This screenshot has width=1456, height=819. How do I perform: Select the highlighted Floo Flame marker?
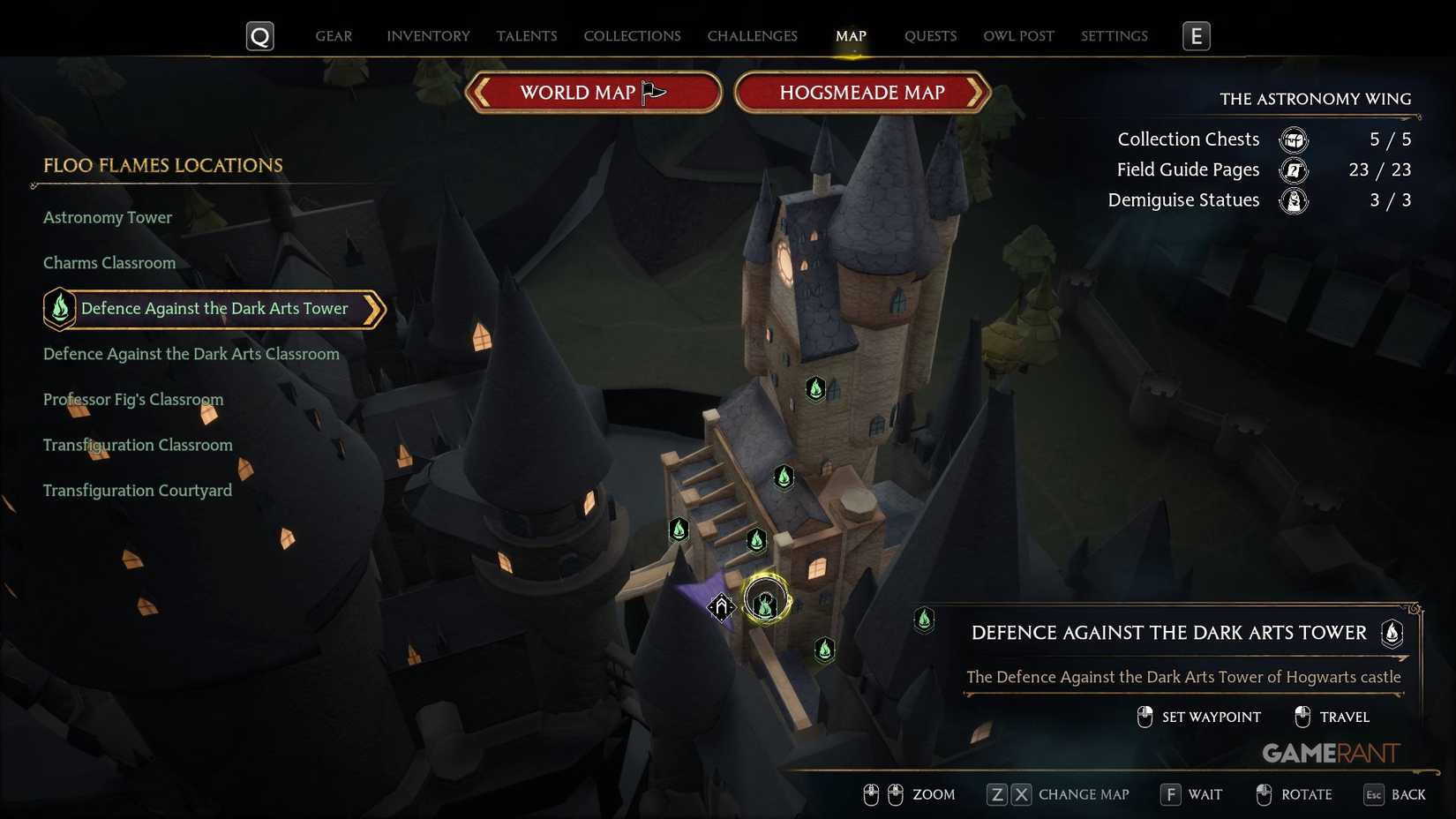pyautogui.click(x=764, y=599)
